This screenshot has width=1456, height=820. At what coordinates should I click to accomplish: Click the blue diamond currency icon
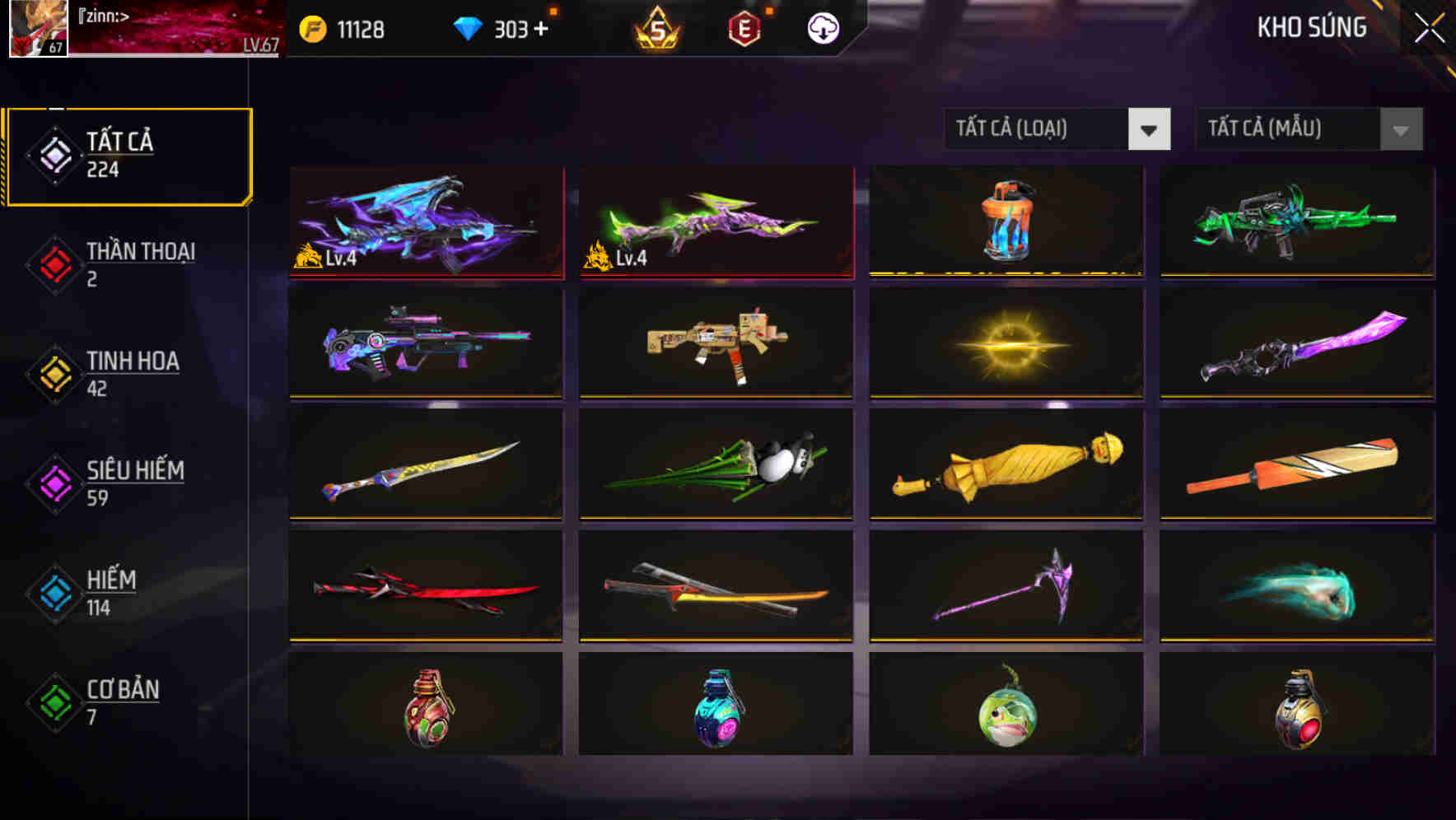(467, 27)
